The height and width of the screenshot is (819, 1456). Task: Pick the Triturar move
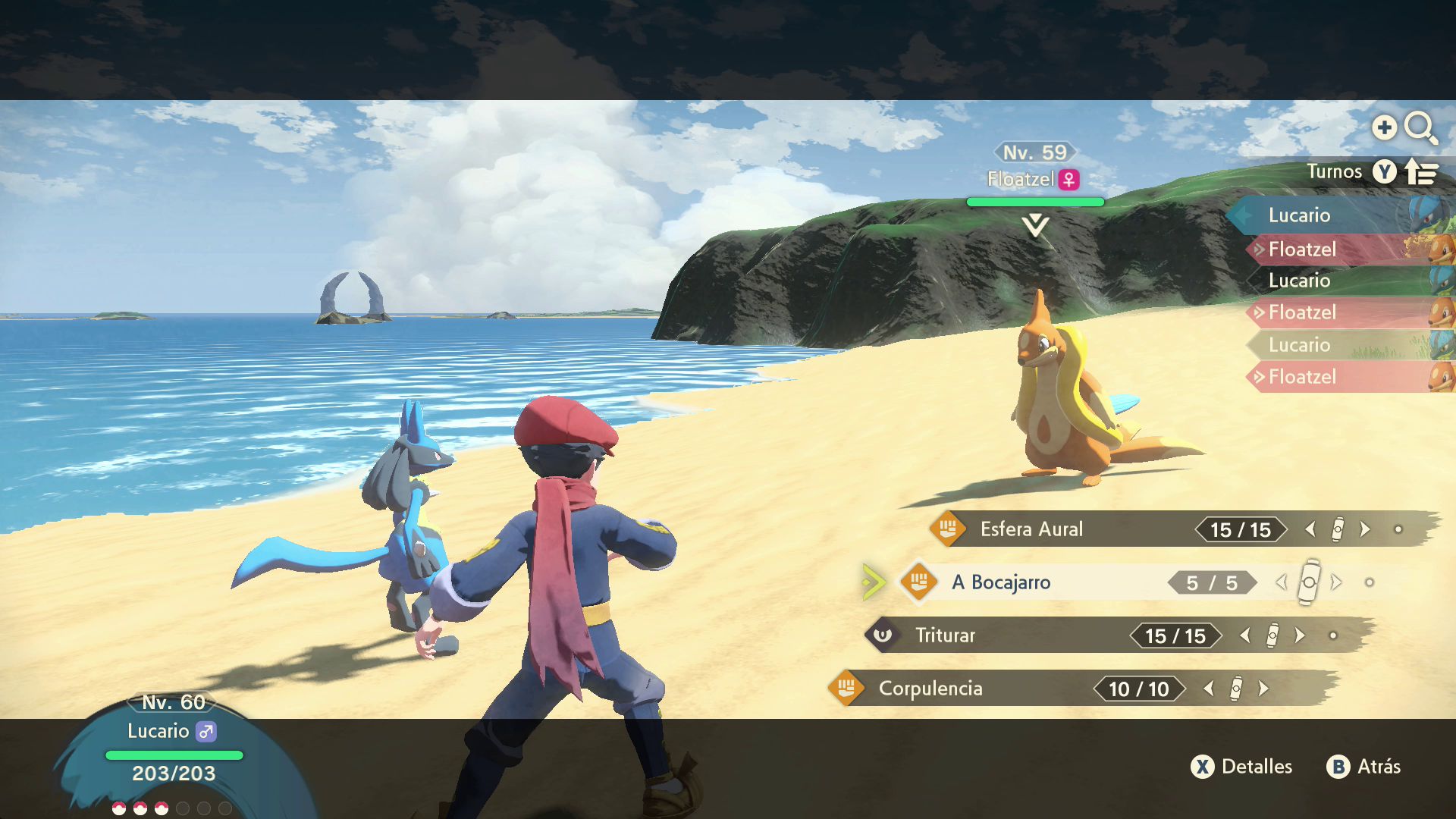tap(945, 635)
